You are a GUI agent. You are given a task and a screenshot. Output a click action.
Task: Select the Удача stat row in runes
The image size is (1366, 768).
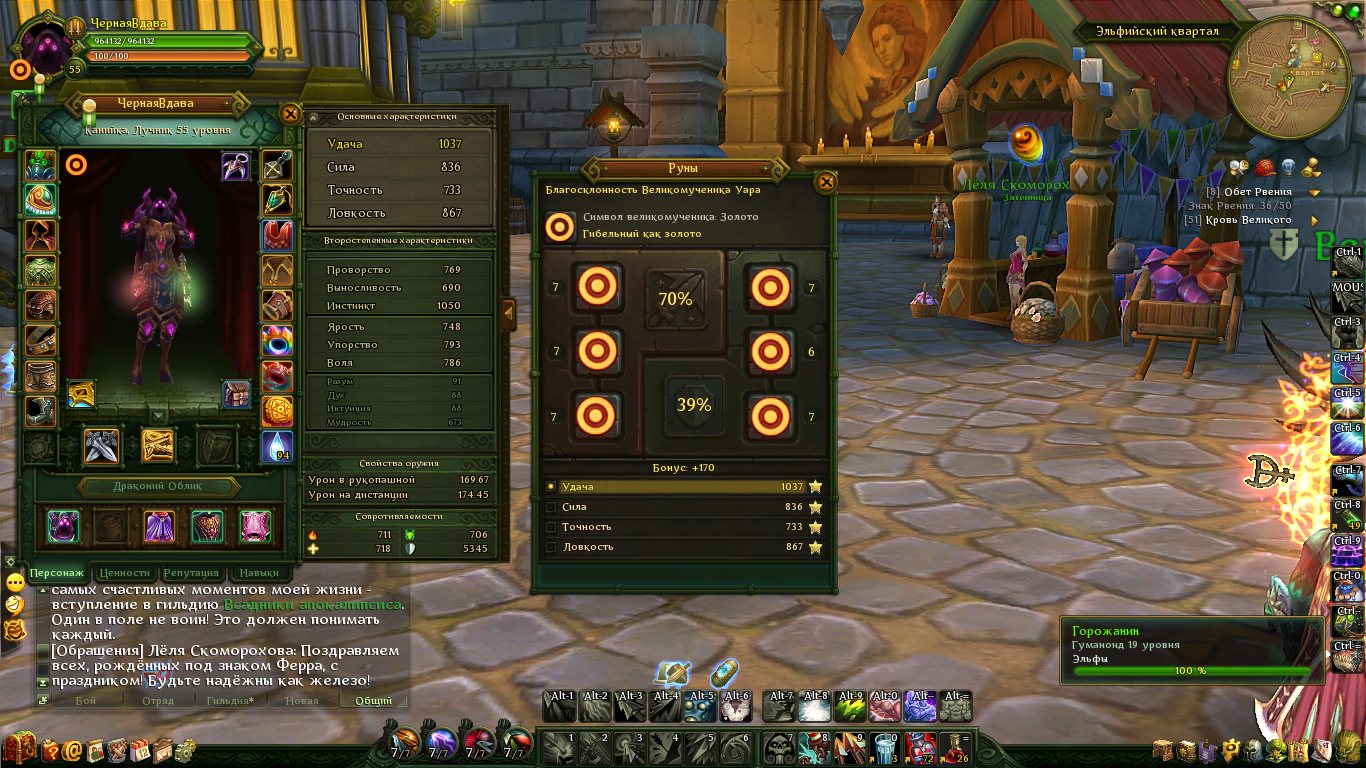(x=685, y=487)
